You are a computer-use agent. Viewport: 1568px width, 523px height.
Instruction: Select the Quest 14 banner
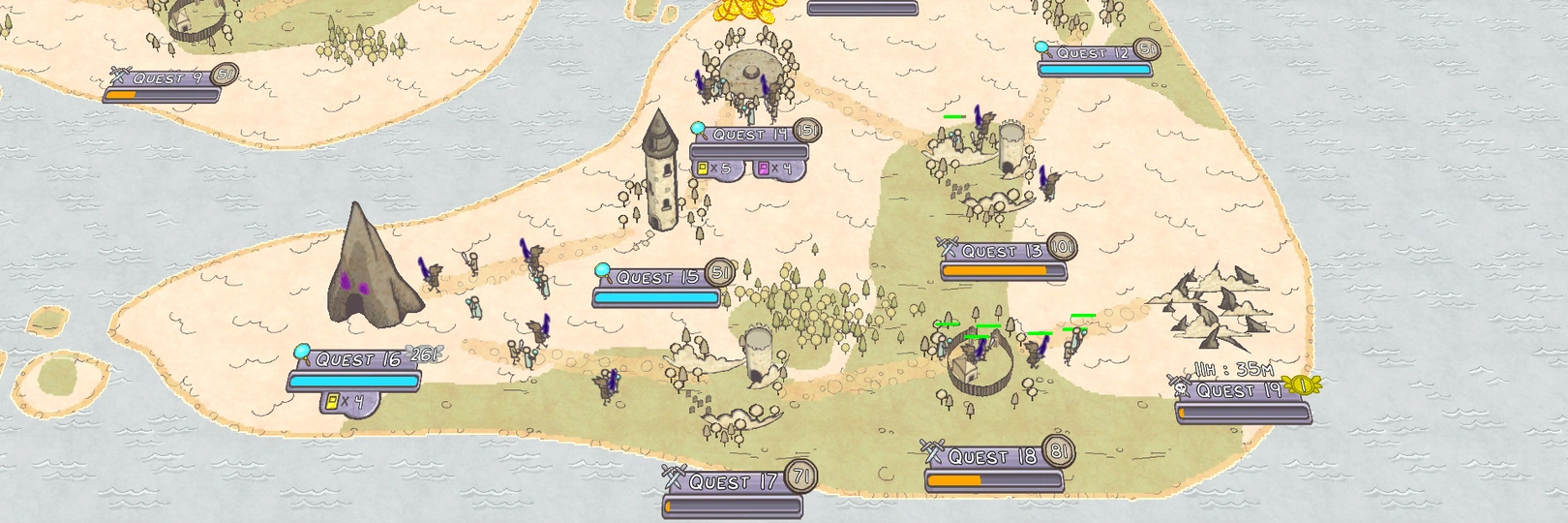pos(751,136)
